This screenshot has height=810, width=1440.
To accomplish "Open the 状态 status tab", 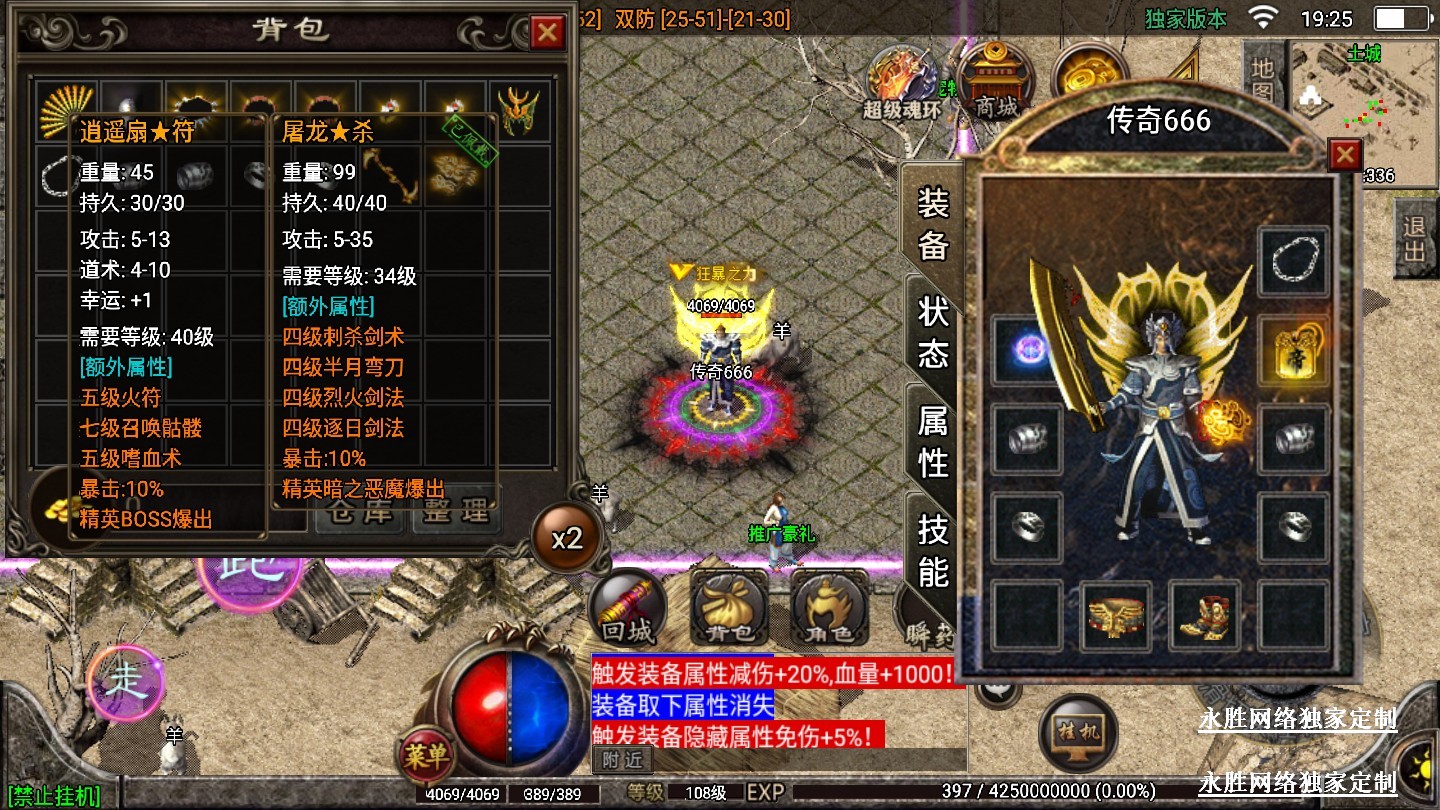I will (932, 331).
